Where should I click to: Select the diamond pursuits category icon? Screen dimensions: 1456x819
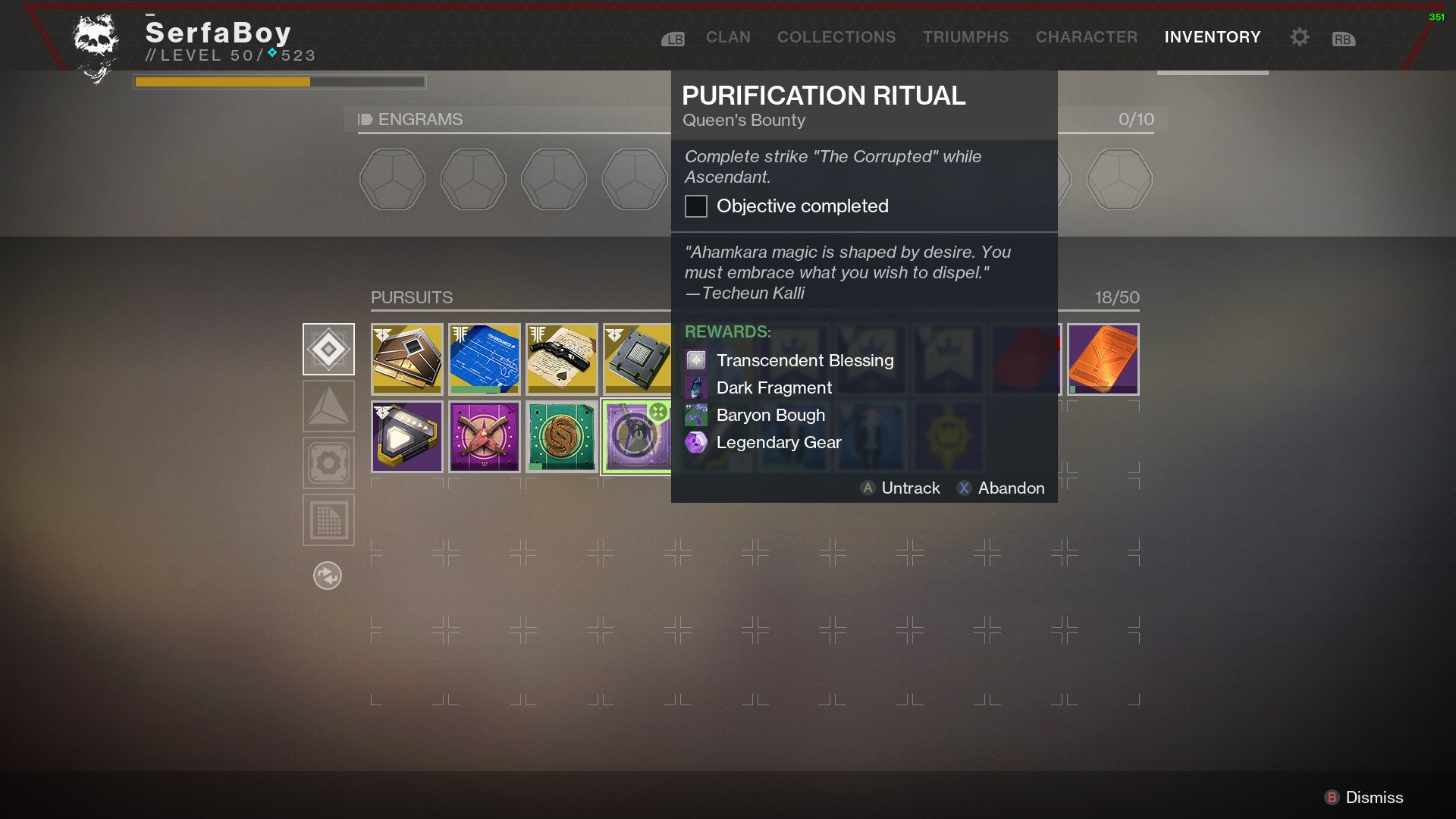tap(328, 350)
